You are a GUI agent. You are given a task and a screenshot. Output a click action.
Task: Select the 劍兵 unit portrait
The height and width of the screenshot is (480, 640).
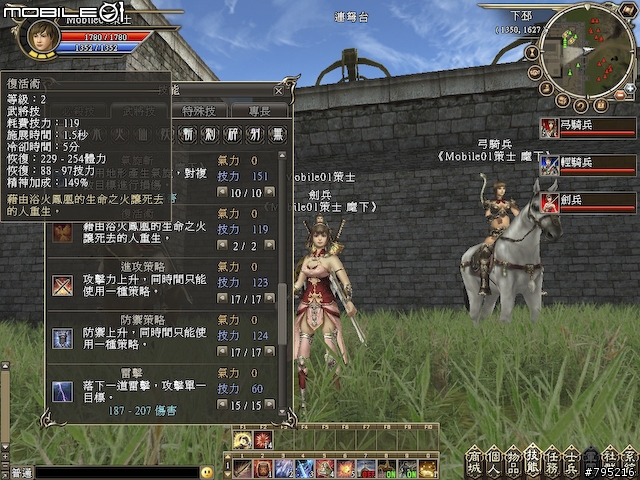pos(549,202)
